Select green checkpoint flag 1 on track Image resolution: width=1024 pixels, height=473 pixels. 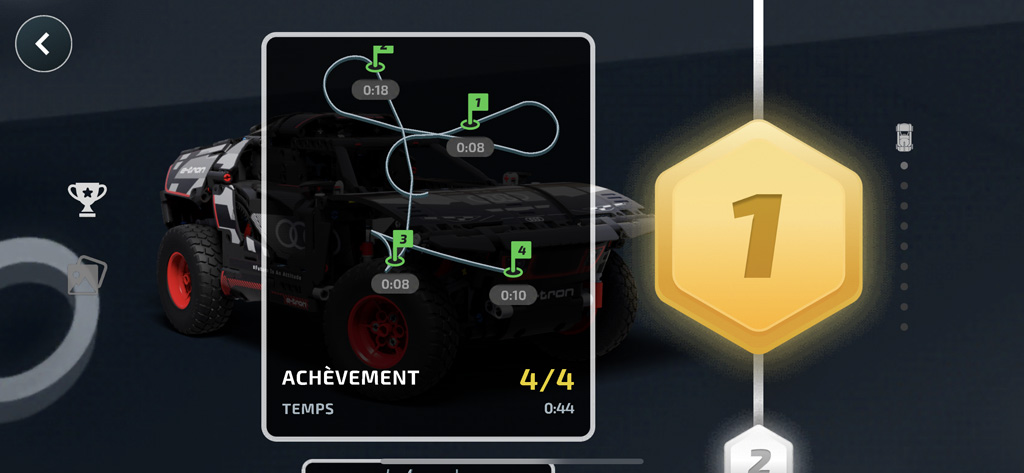477,106
